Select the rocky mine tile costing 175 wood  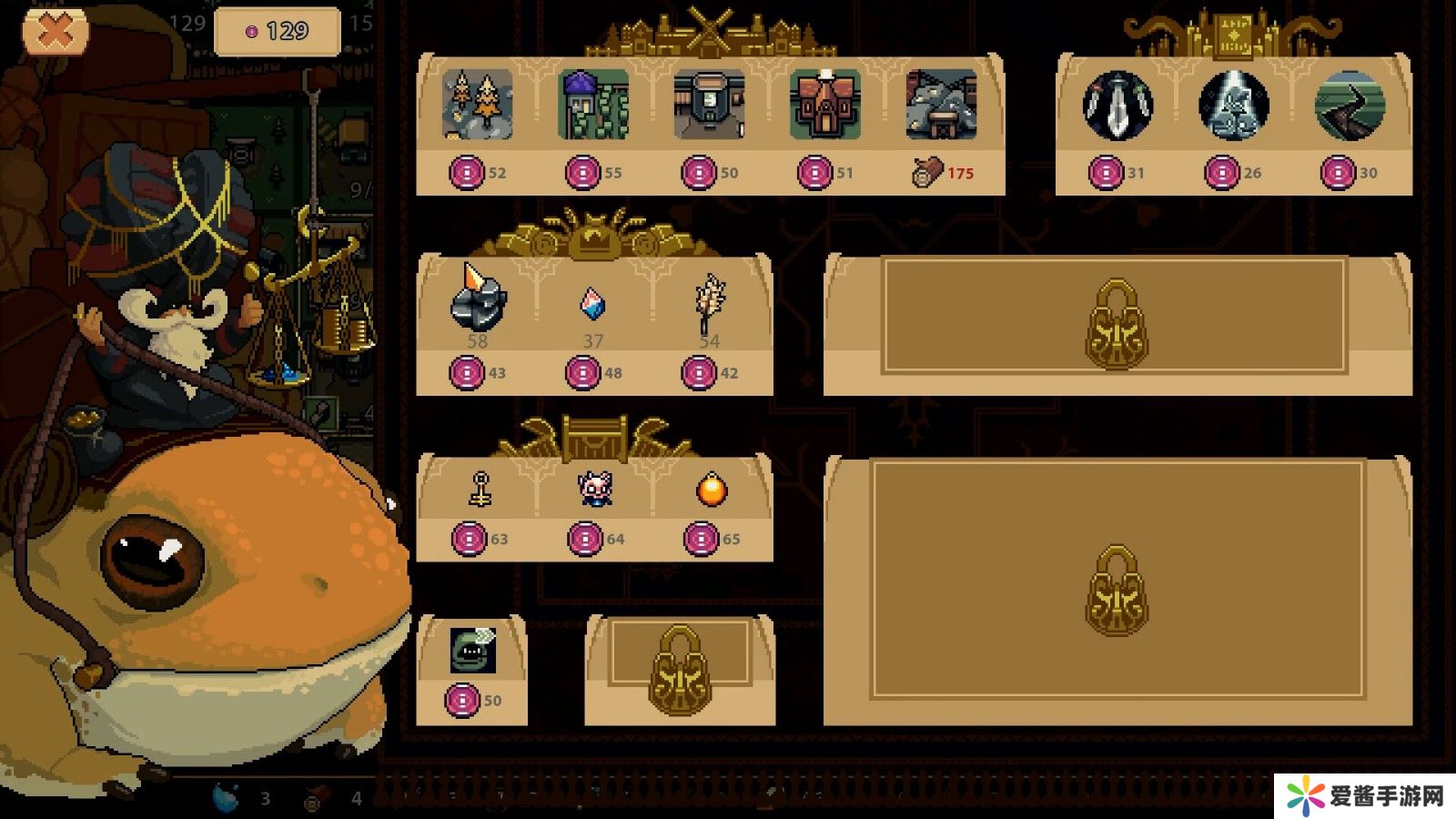941,105
